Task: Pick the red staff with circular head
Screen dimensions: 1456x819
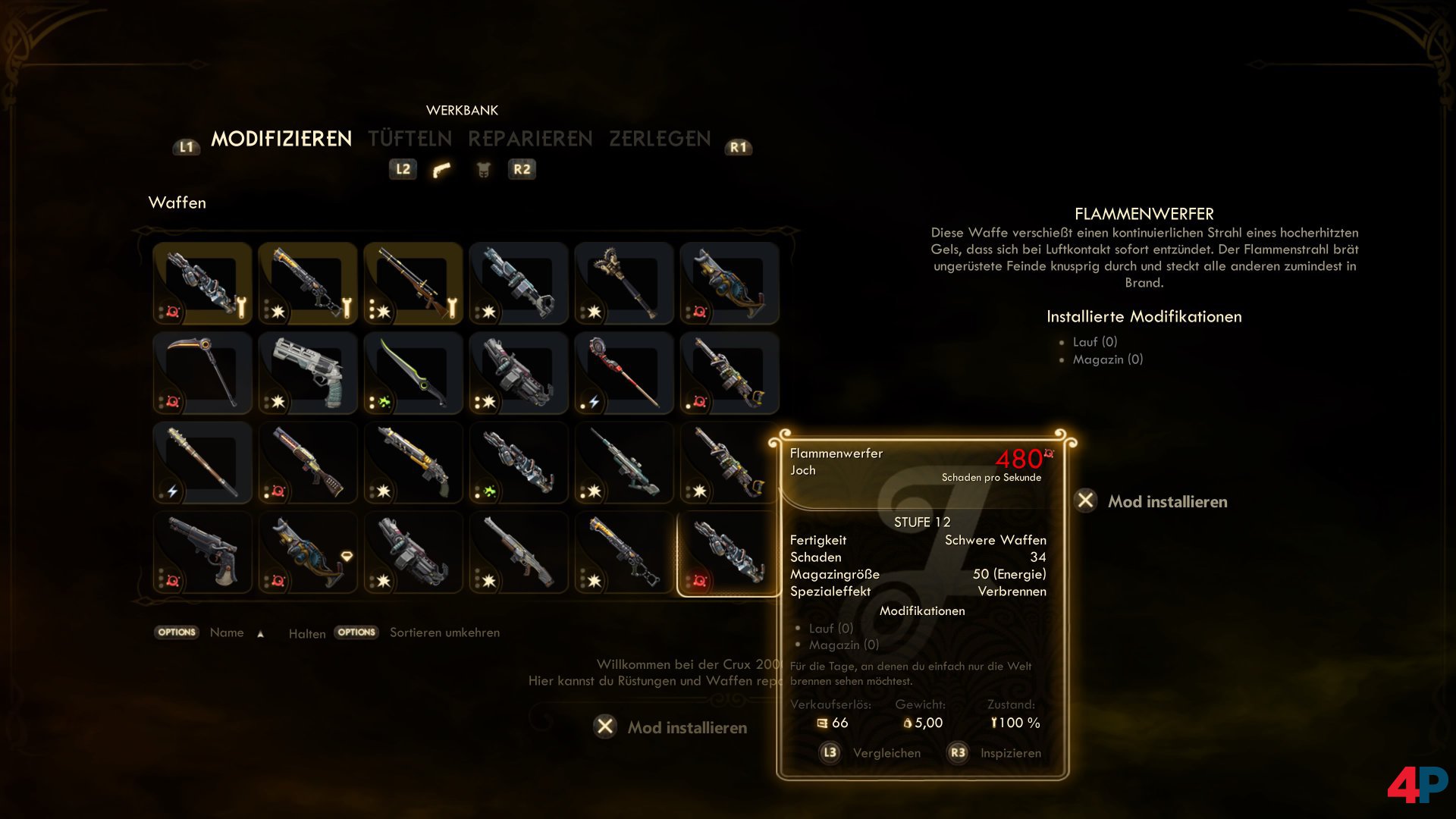Action: coord(624,373)
